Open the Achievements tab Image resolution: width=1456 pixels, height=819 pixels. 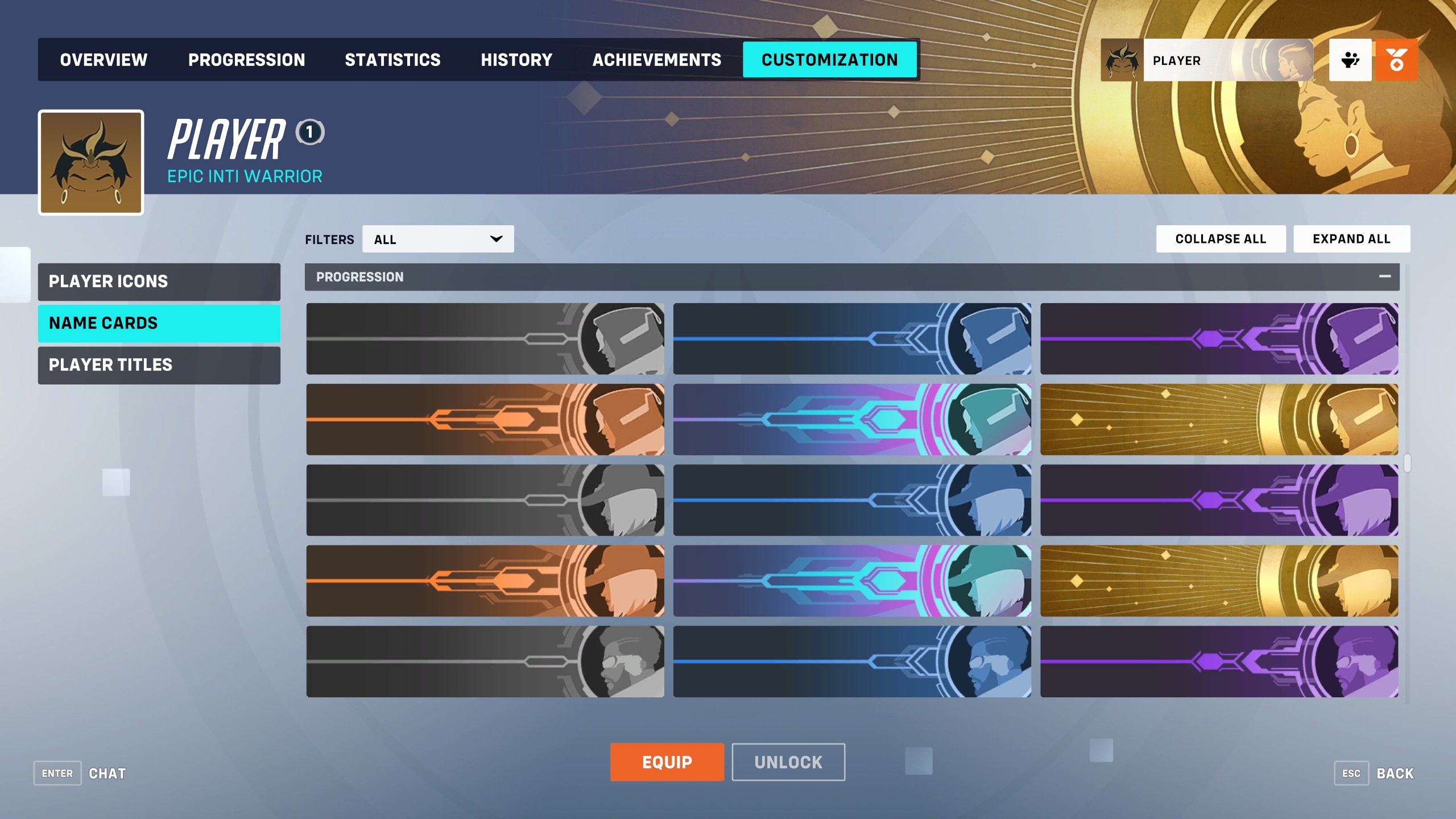(x=657, y=59)
